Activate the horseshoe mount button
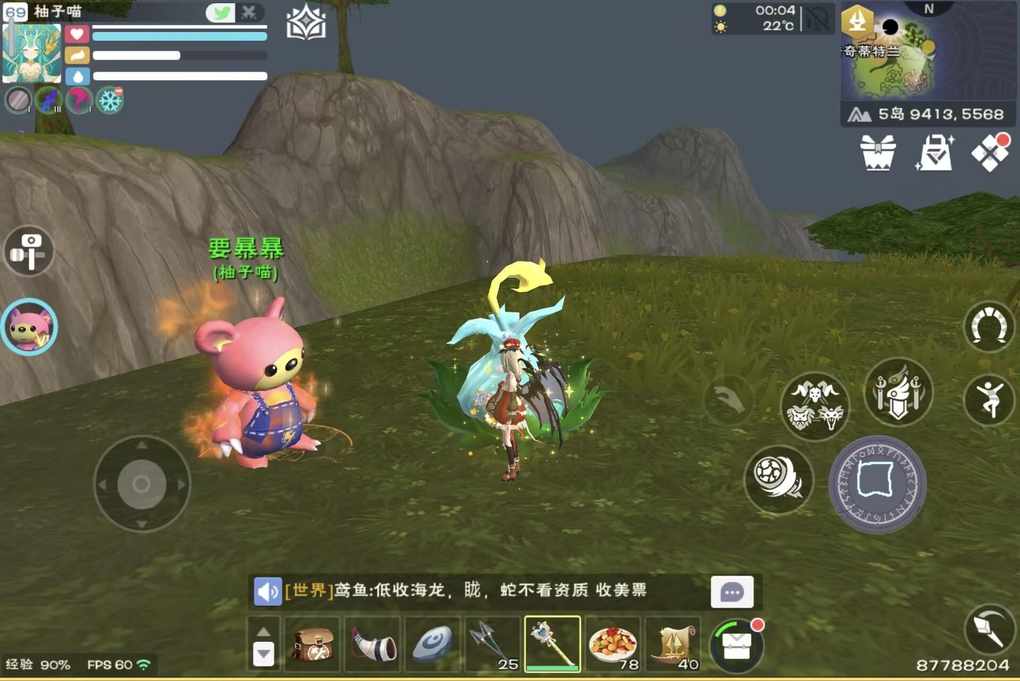Screen dimensions: 1020x681 [988, 327]
